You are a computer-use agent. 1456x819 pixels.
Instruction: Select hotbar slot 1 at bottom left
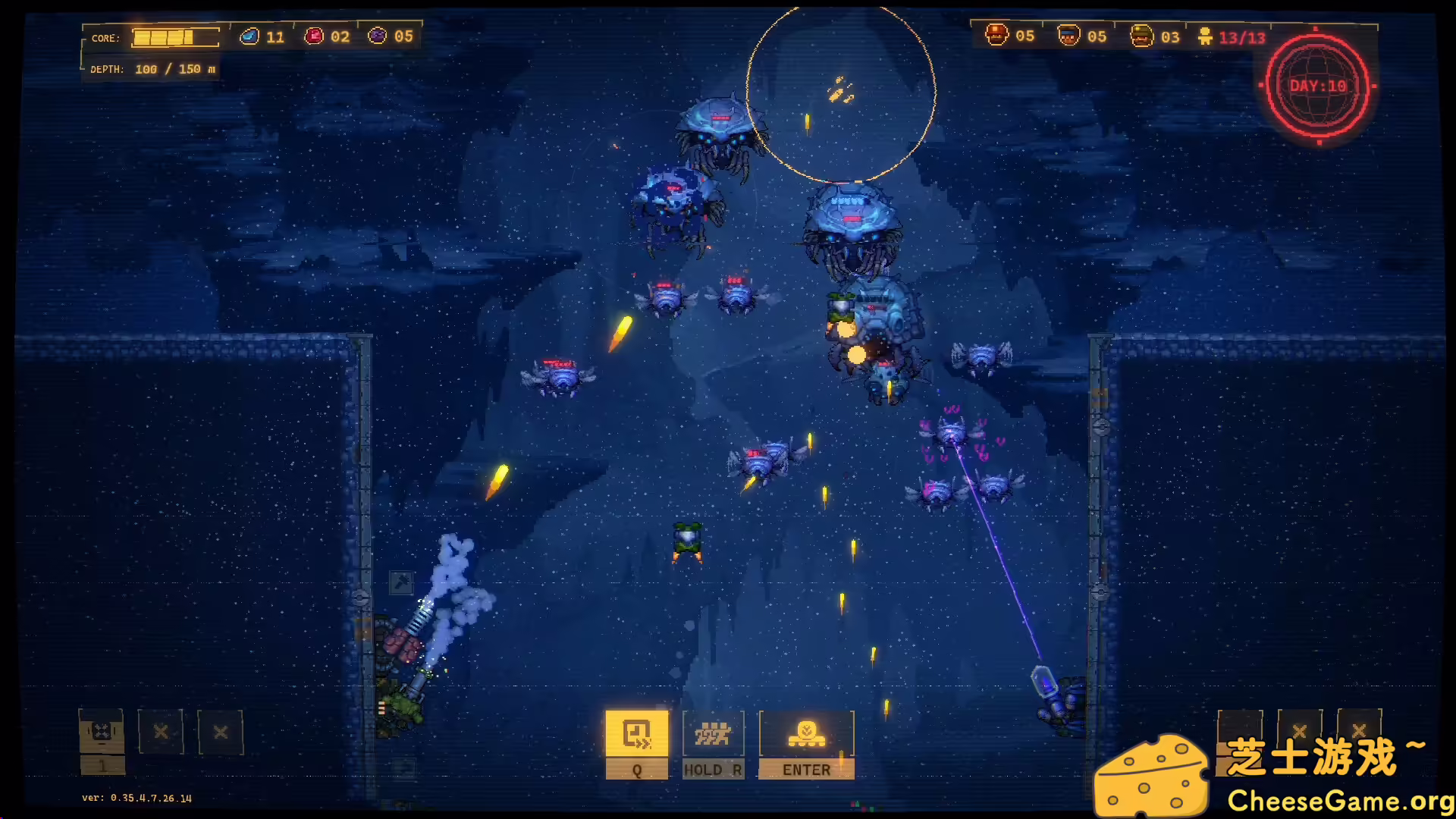coord(101,733)
